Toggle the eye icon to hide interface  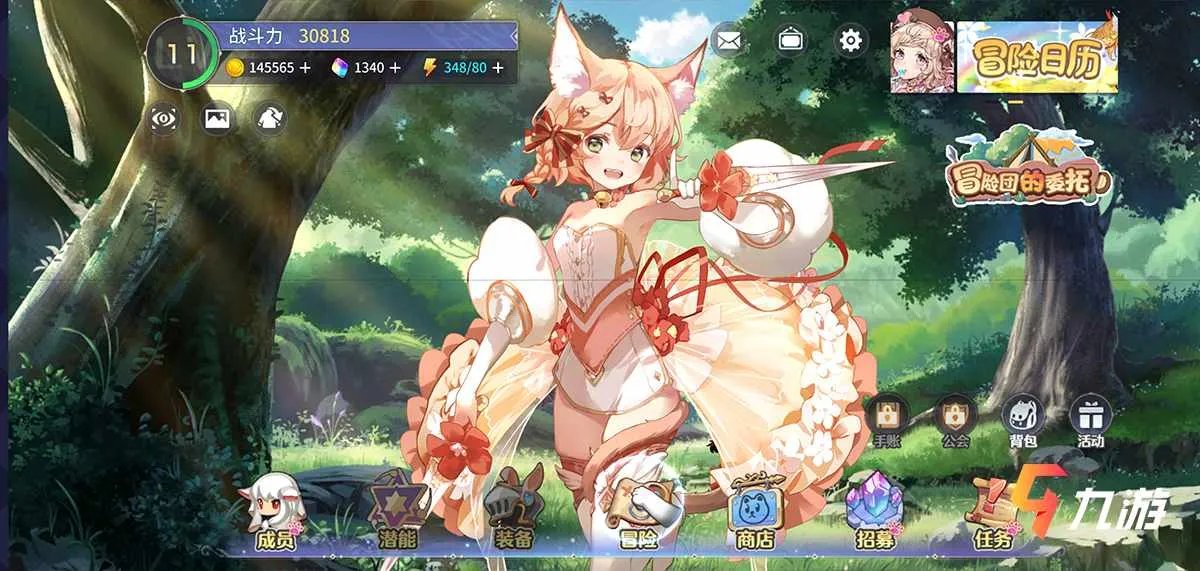pyautogui.click(x=165, y=119)
